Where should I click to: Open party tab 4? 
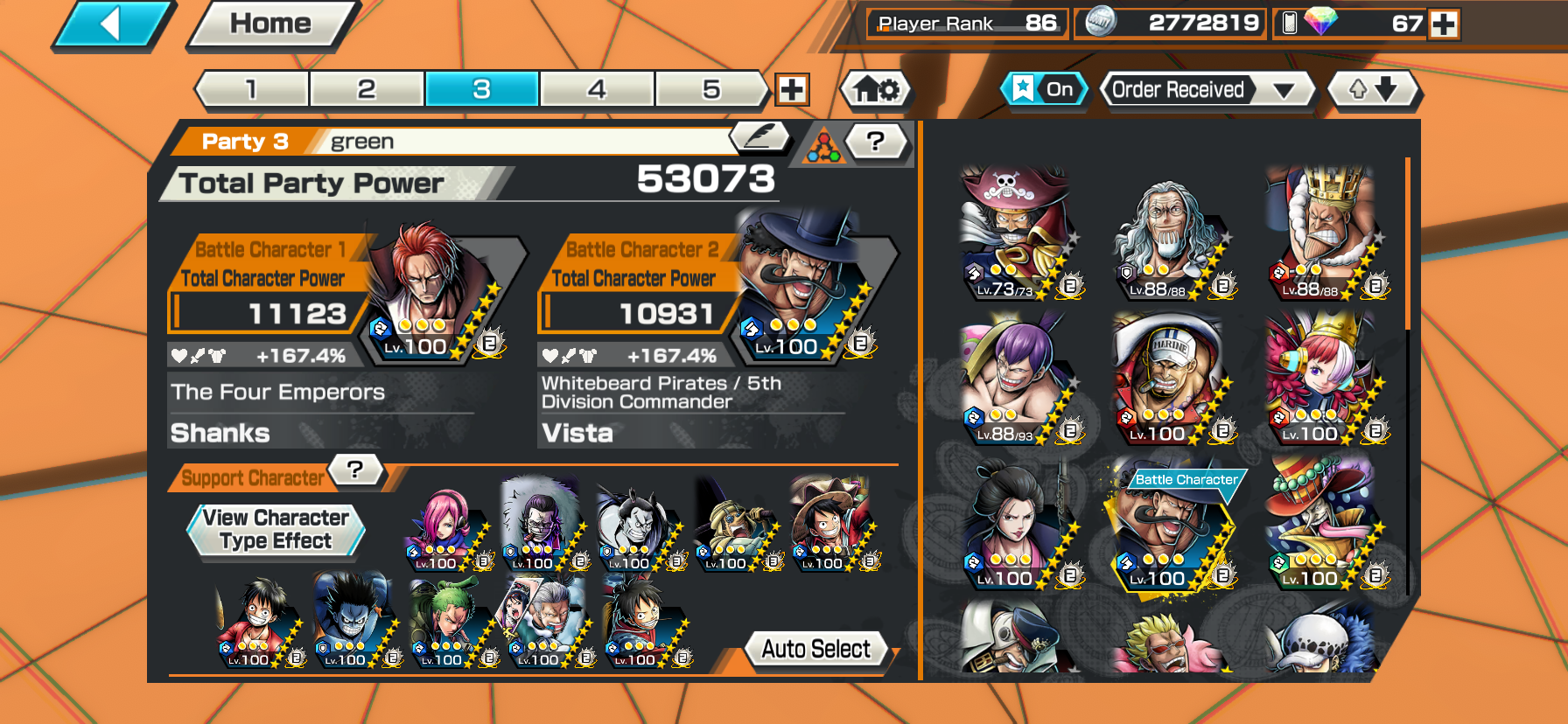pos(597,89)
